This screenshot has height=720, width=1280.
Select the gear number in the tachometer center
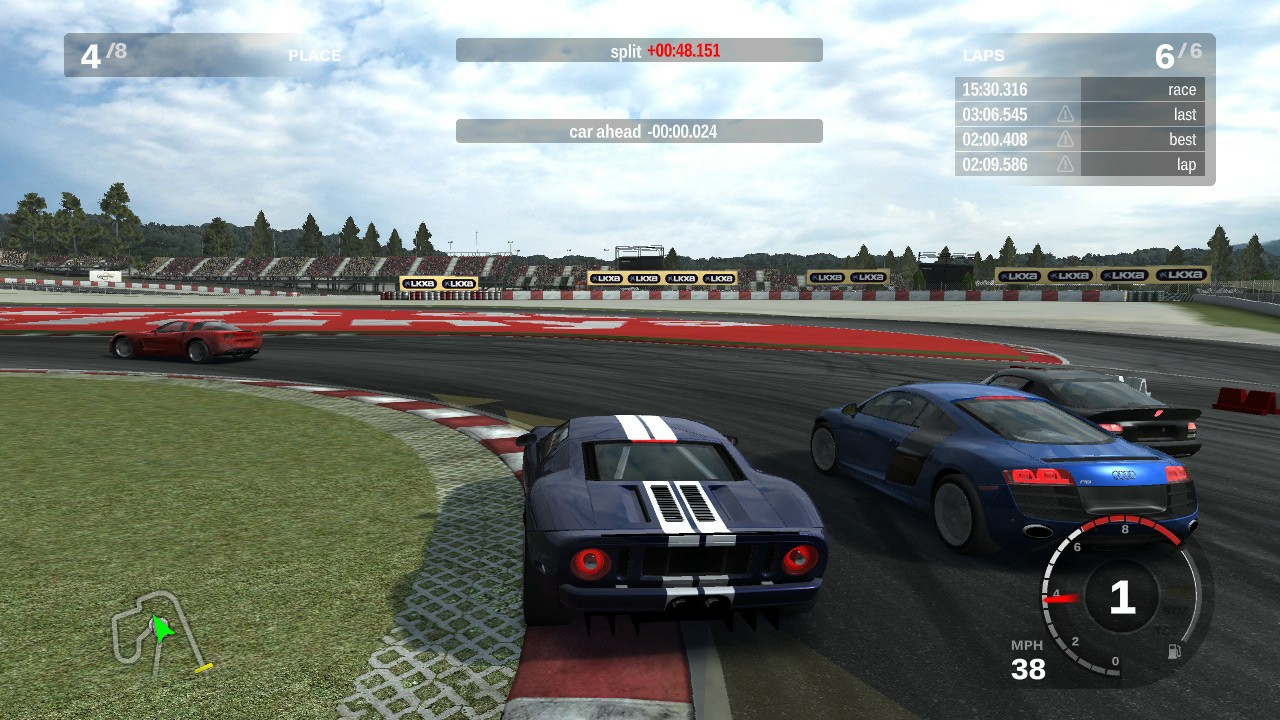click(1122, 595)
